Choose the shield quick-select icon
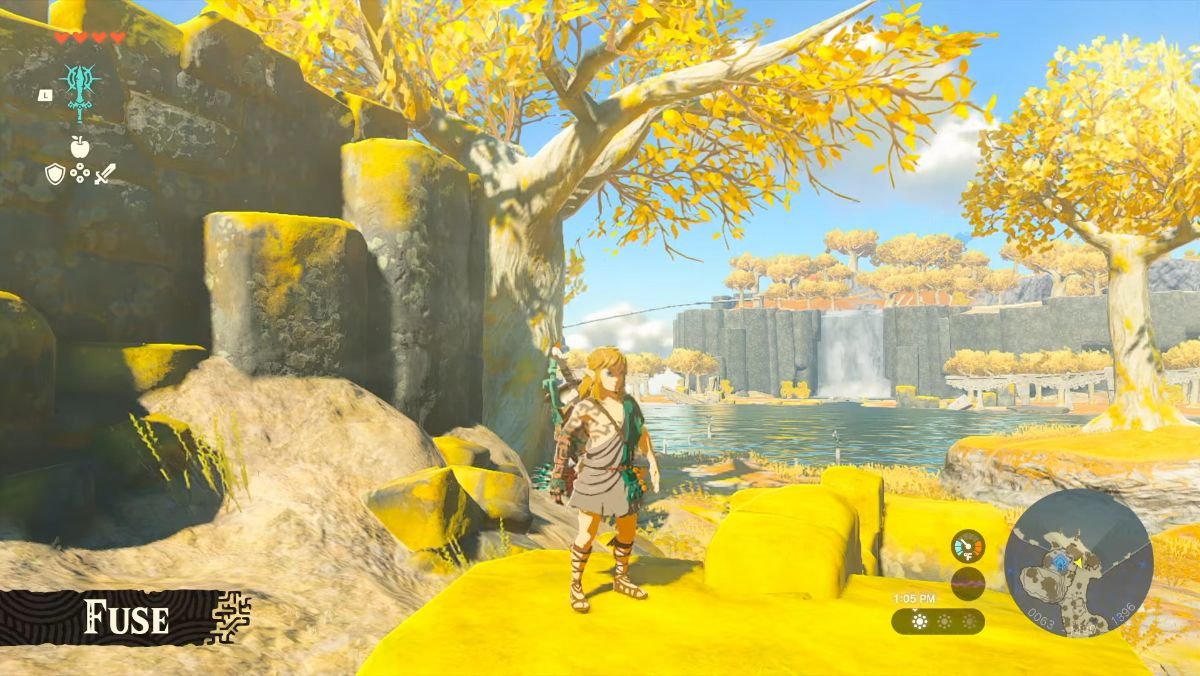 55,174
